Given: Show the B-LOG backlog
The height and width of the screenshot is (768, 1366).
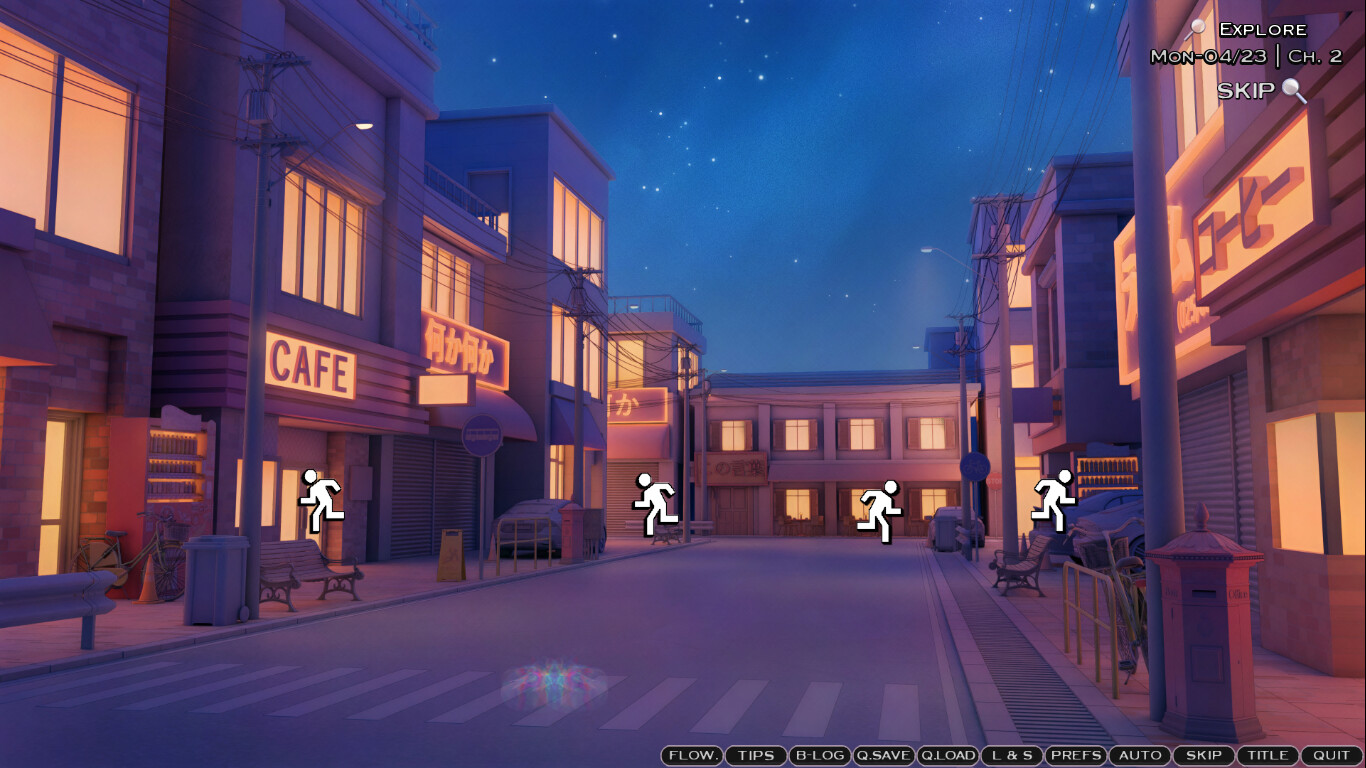Looking at the screenshot, I should (819, 756).
